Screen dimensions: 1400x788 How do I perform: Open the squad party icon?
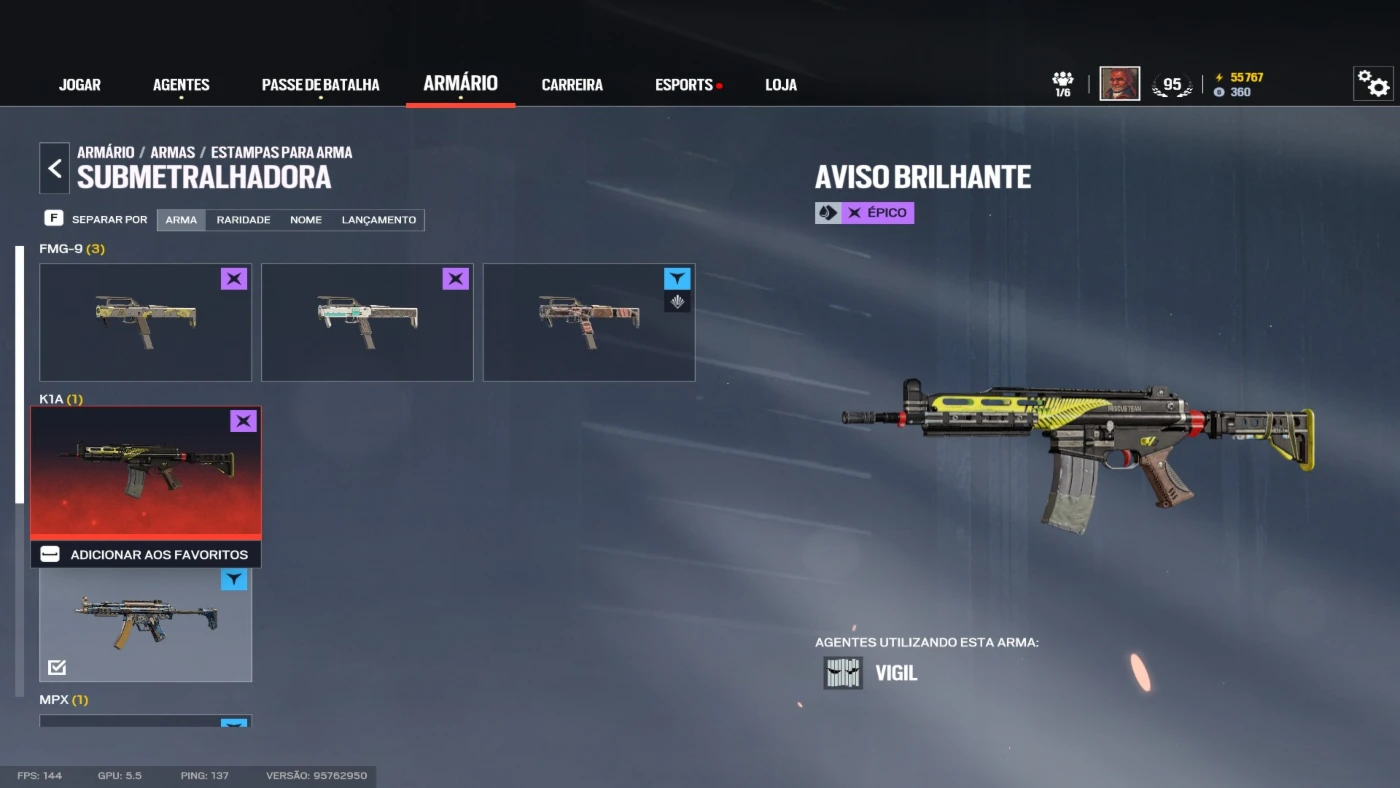(1062, 83)
